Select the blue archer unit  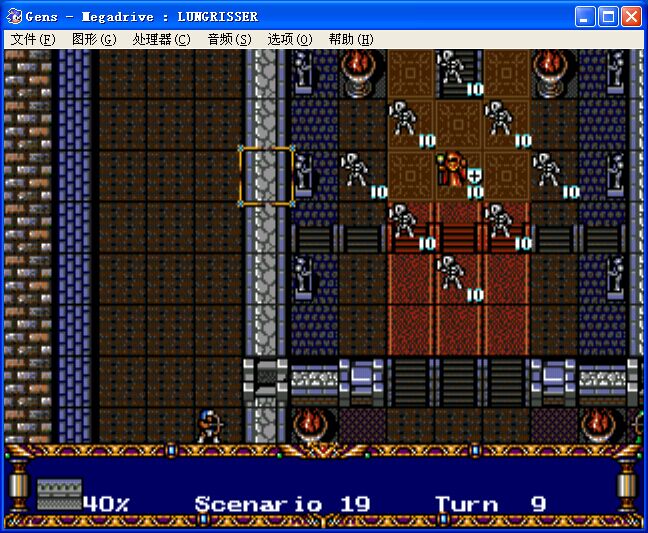pos(208,425)
